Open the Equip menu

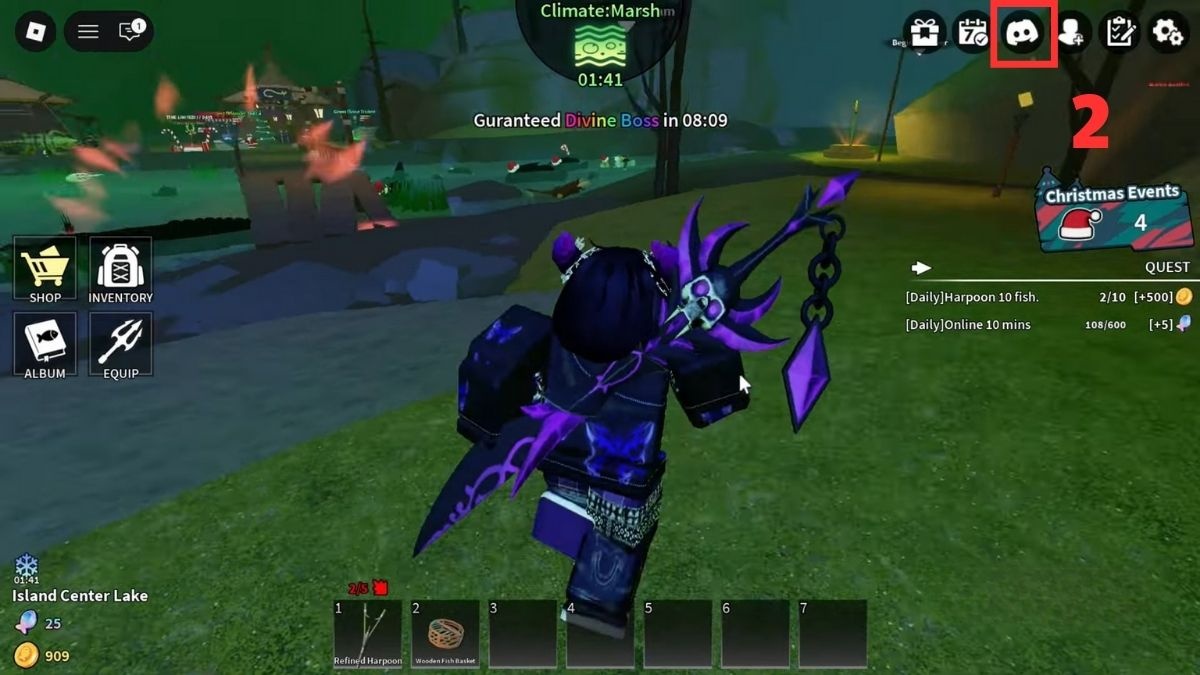pos(120,345)
